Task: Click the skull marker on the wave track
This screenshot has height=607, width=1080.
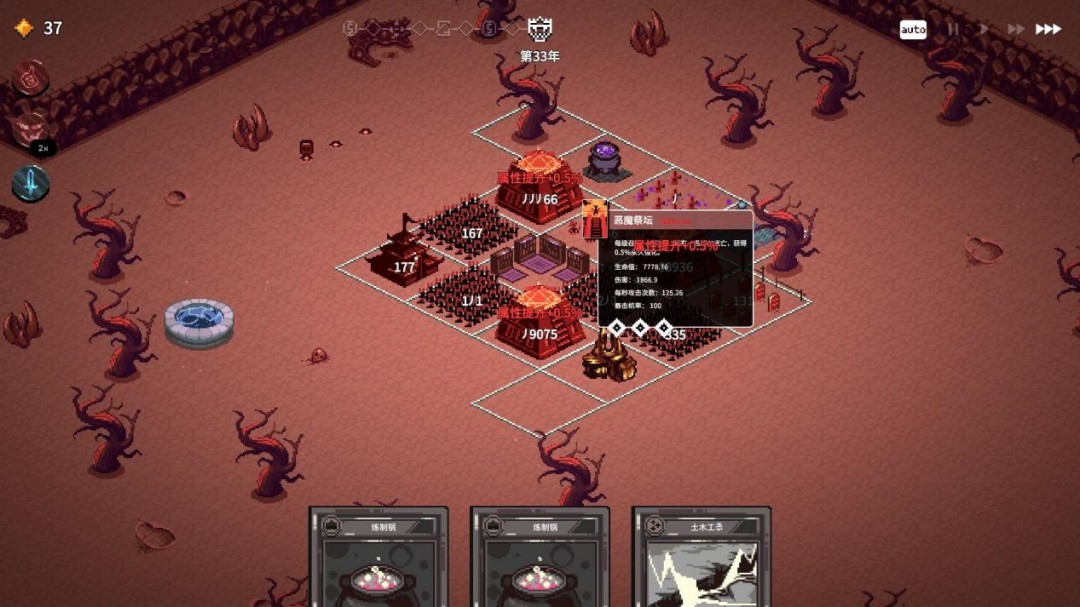Action: 539,29
